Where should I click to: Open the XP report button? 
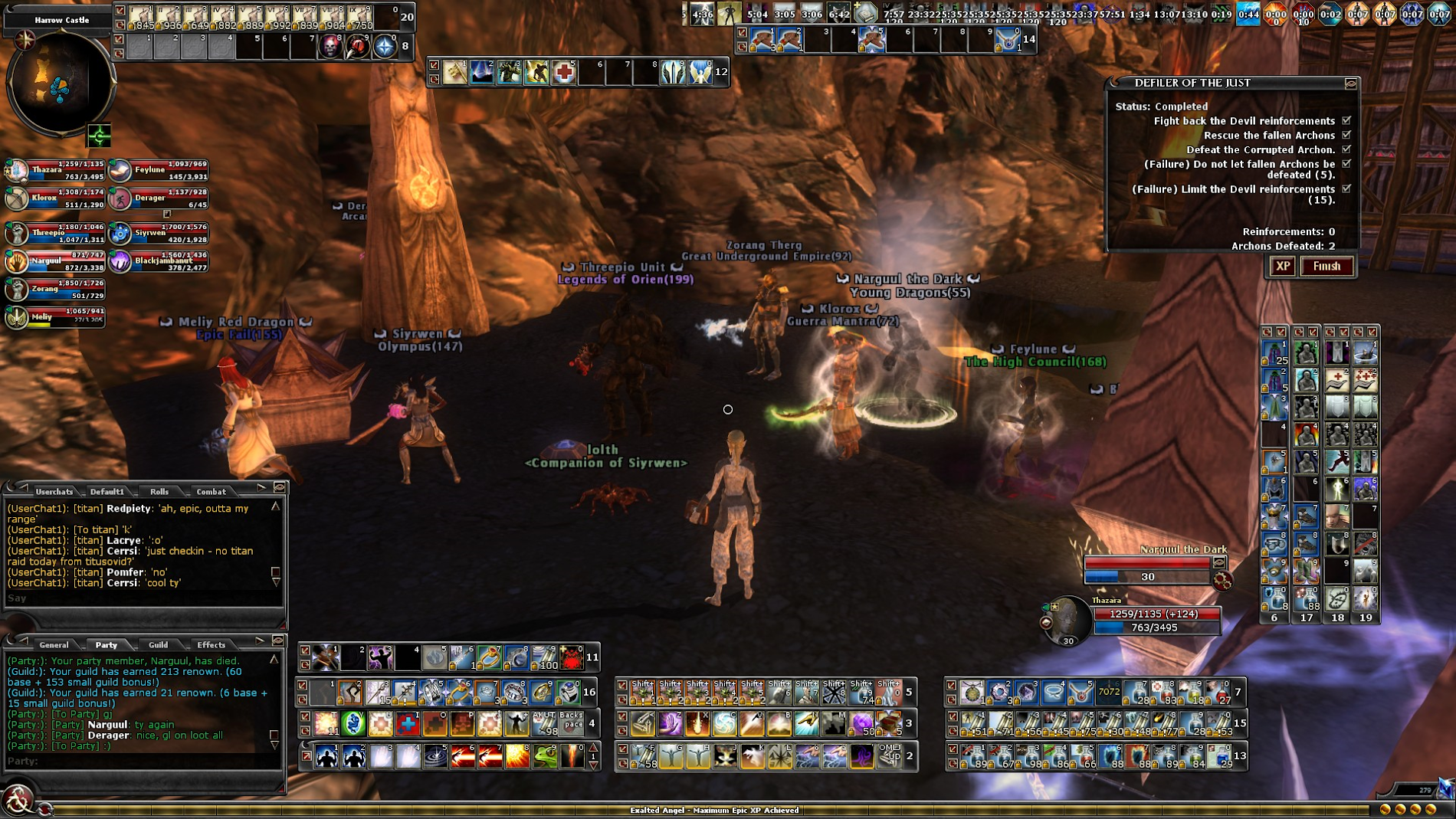point(1282,267)
